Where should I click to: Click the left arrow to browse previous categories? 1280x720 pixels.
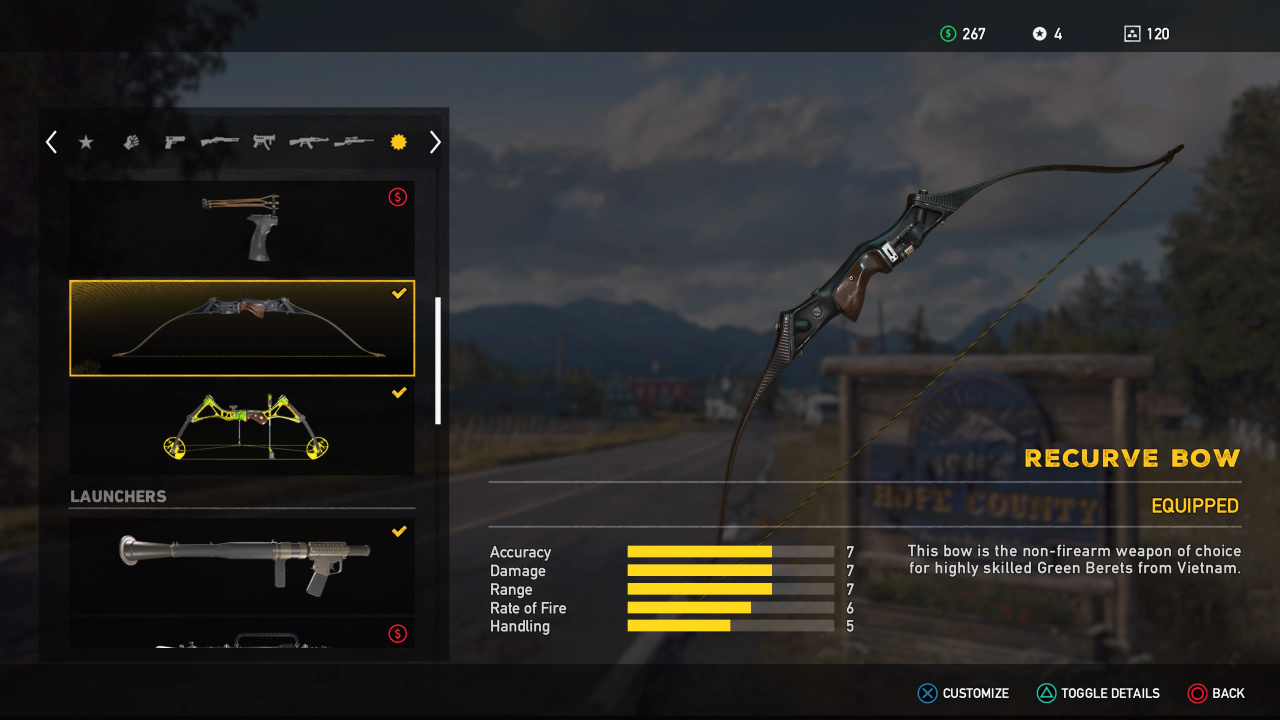[50, 142]
